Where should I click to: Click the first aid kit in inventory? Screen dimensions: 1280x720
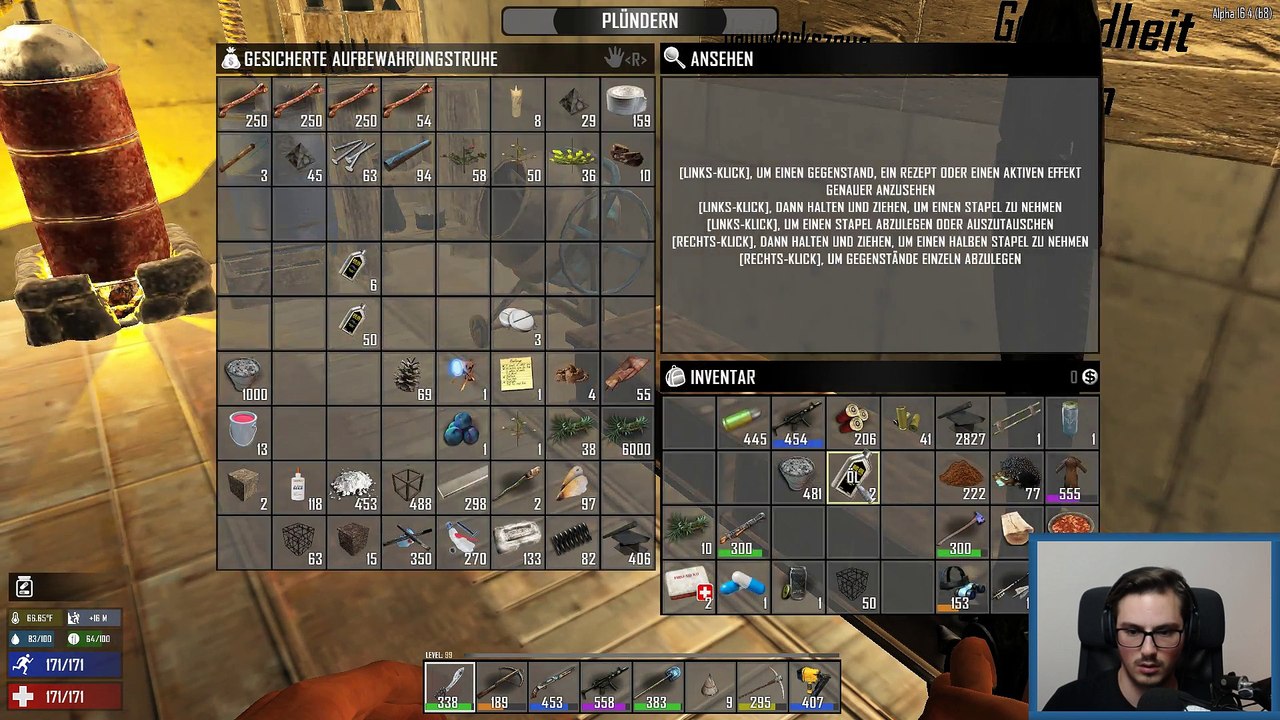[x=688, y=587]
